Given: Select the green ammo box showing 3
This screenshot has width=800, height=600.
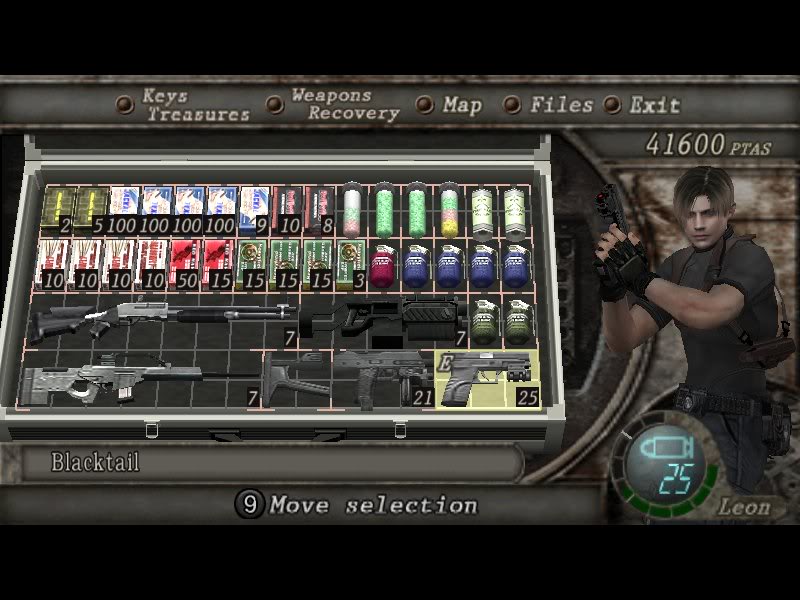Looking at the screenshot, I should [x=351, y=263].
